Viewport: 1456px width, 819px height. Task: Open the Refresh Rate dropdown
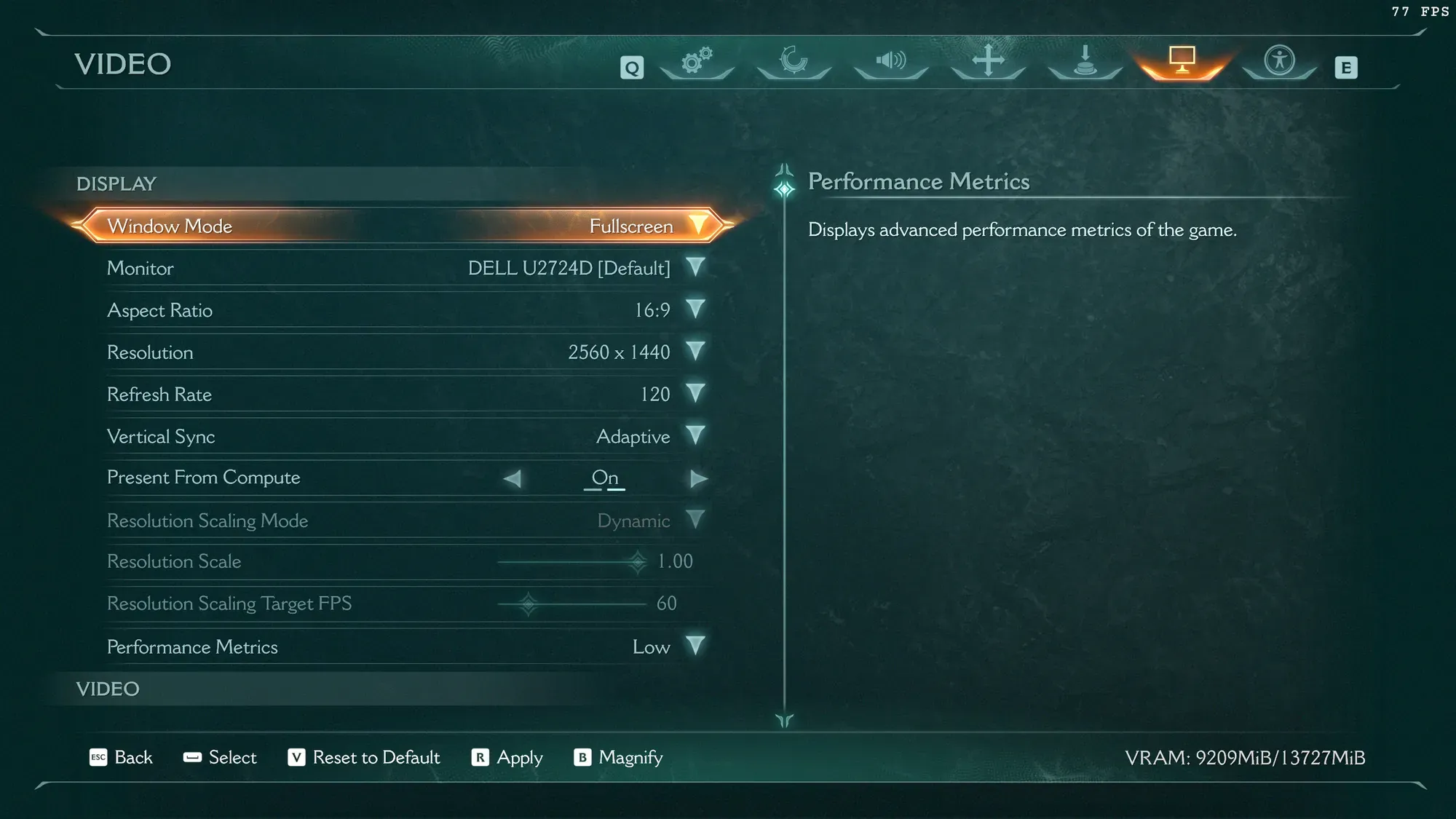[695, 394]
